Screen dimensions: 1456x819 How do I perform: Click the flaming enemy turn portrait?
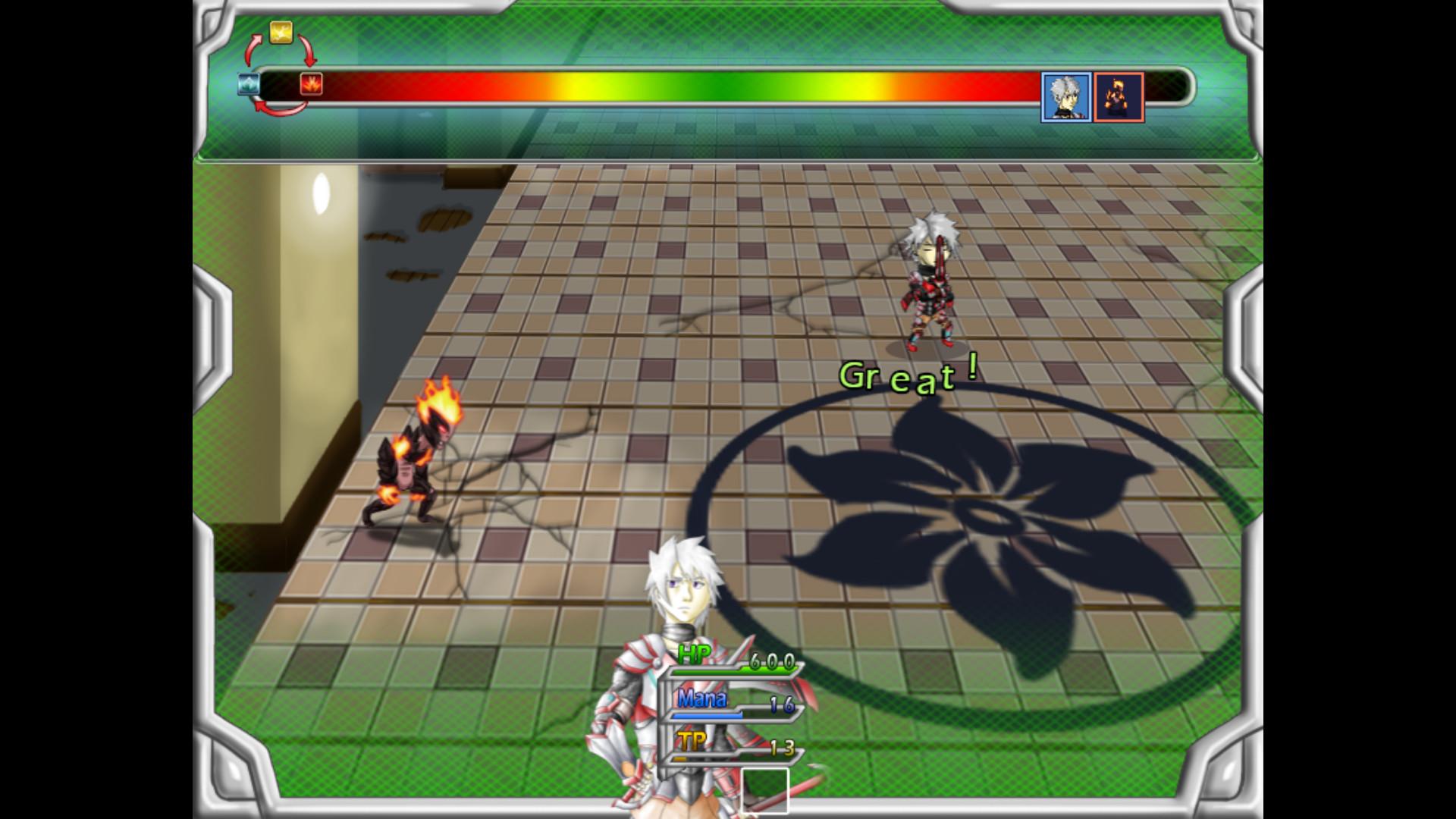tap(1119, 97)
